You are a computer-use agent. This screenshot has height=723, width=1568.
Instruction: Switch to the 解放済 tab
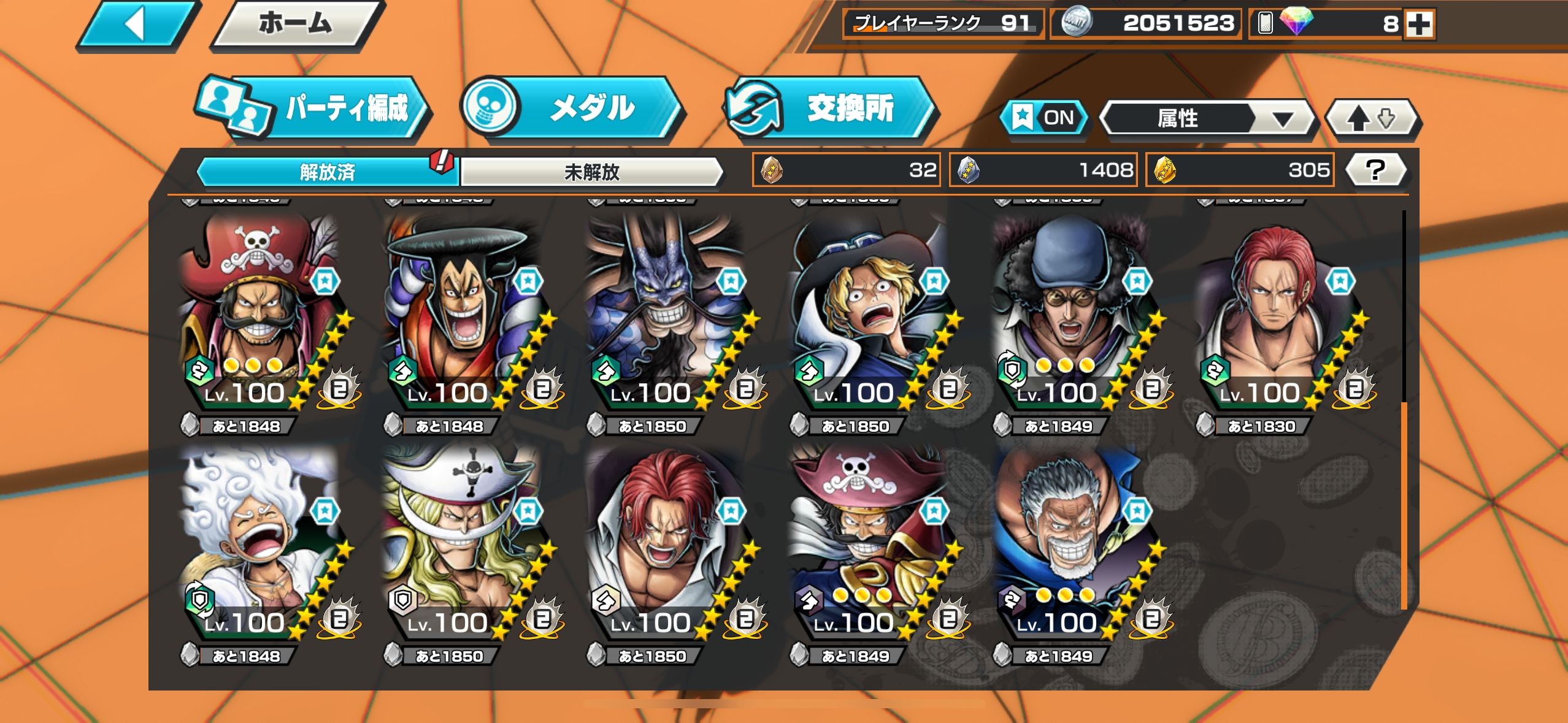pos(327,172)
